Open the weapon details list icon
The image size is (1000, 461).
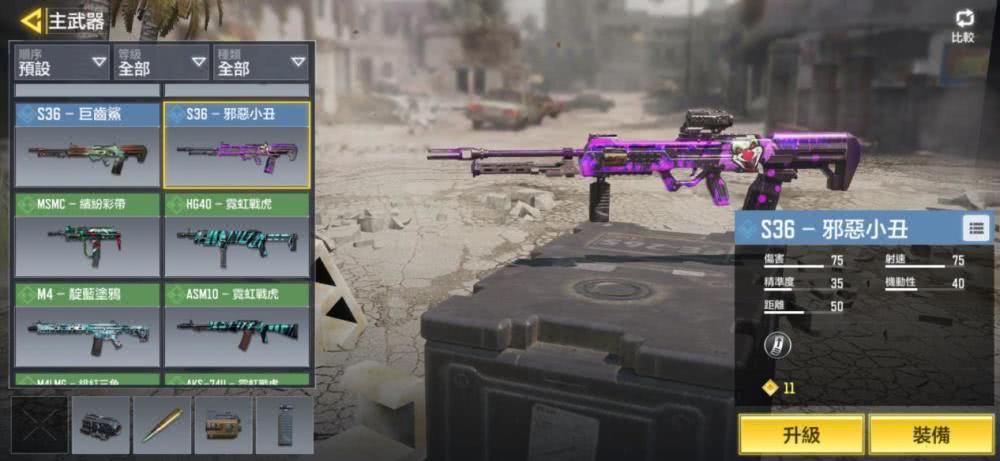[975, 228]
